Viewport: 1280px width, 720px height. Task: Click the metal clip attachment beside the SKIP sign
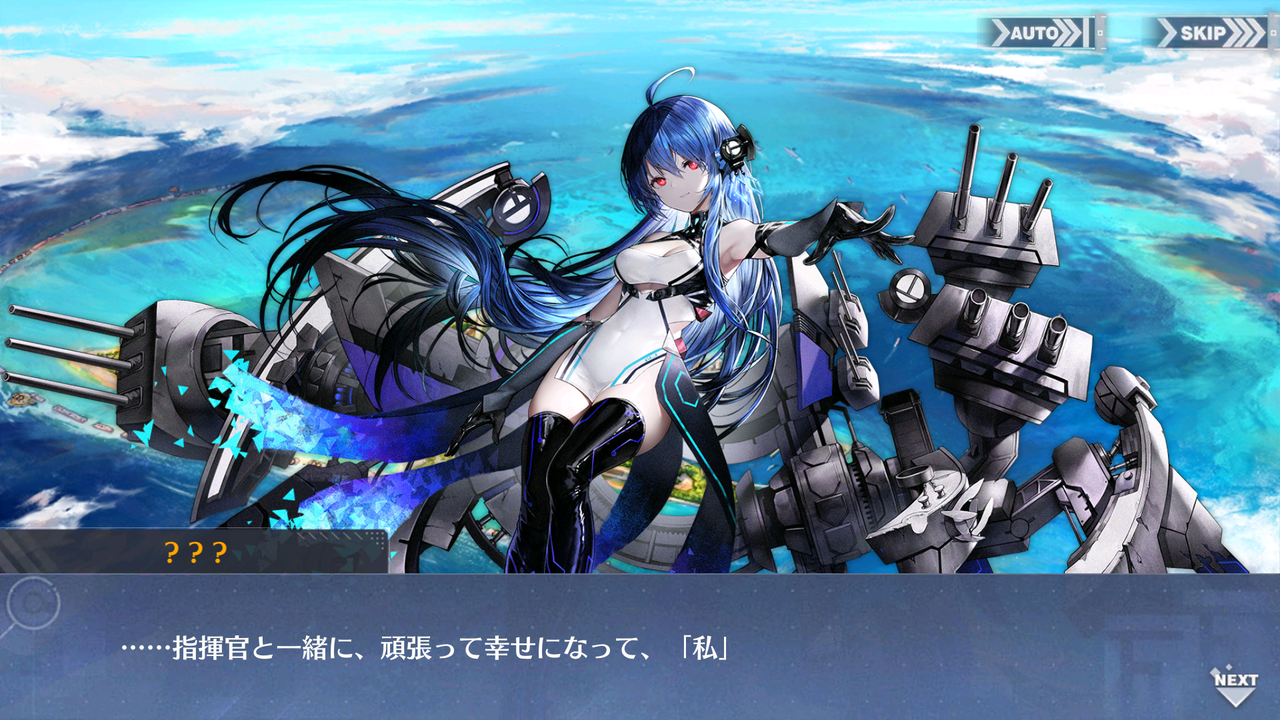coord(1272,33)
